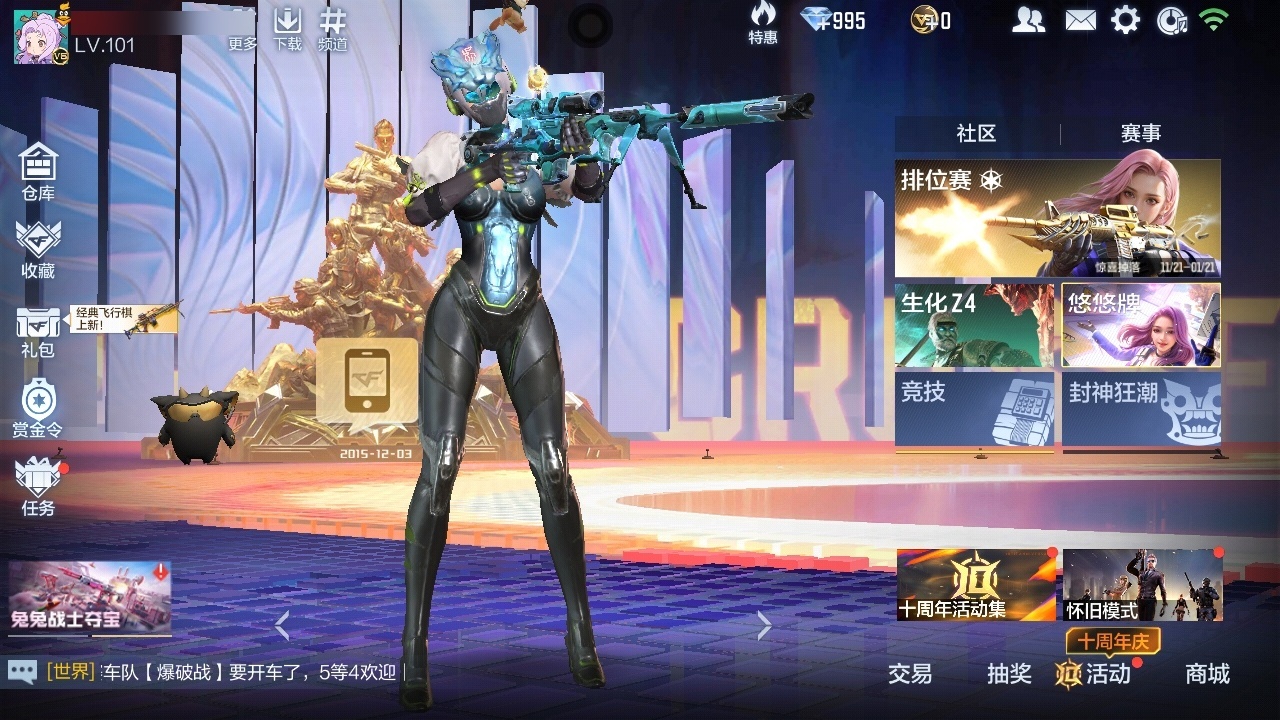Open the settings gear

click(x=1125, y=20)
